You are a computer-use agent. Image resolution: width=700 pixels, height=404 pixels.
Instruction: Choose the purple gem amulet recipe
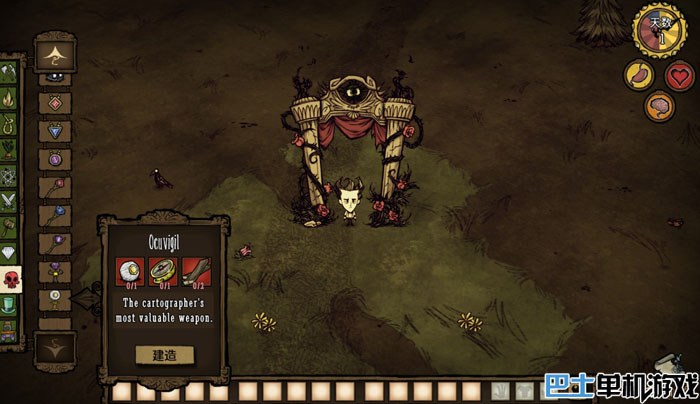(x=55, y=159)
